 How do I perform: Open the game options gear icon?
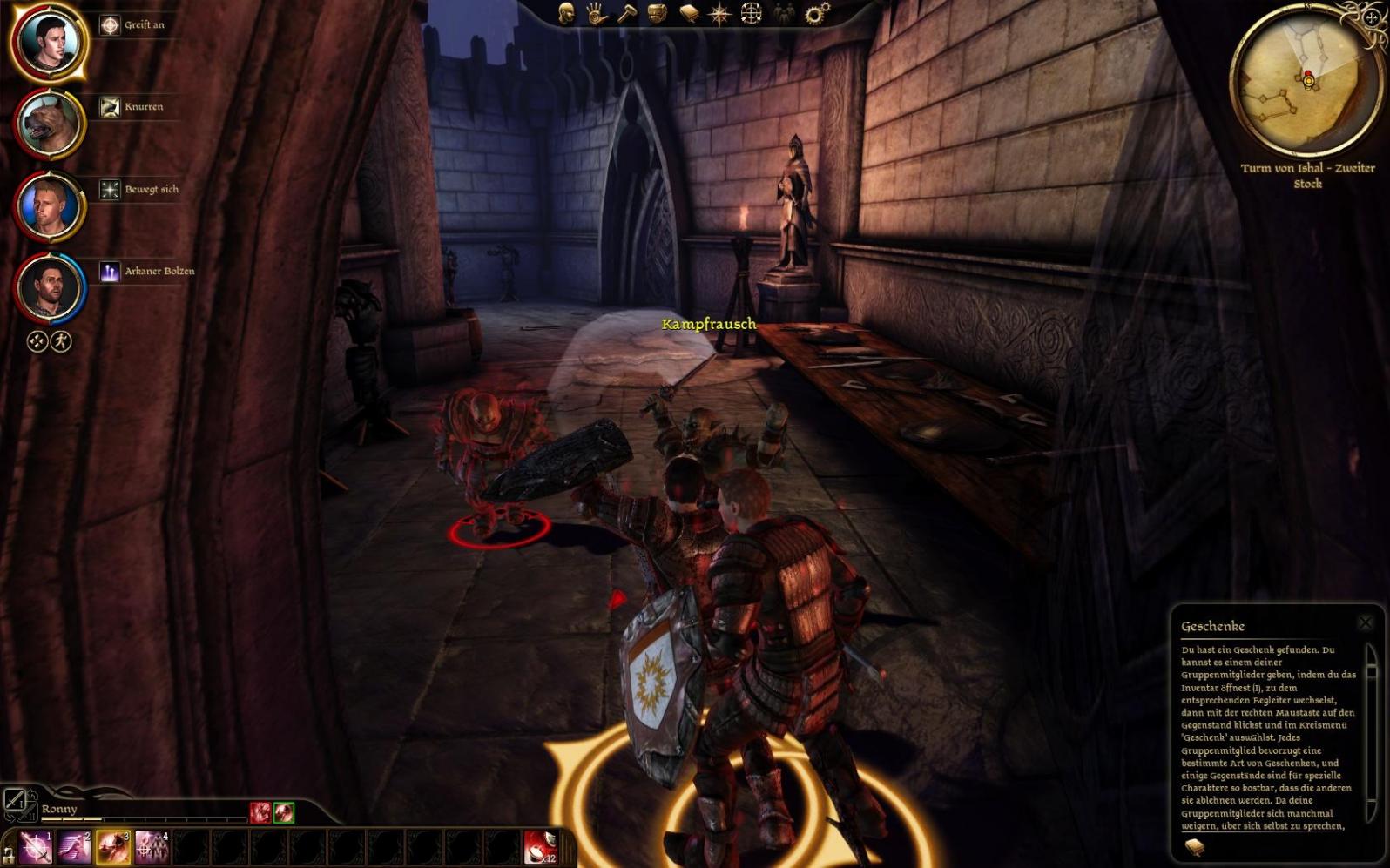[x=817, y=13]
